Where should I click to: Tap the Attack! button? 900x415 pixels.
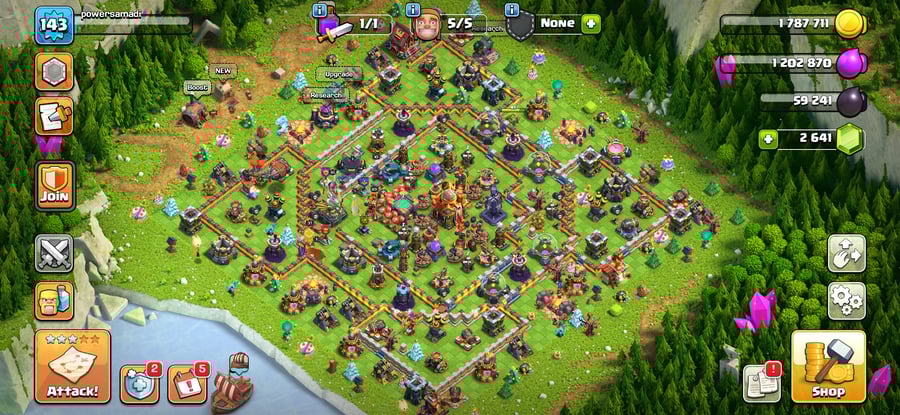(x=72, y=366)
